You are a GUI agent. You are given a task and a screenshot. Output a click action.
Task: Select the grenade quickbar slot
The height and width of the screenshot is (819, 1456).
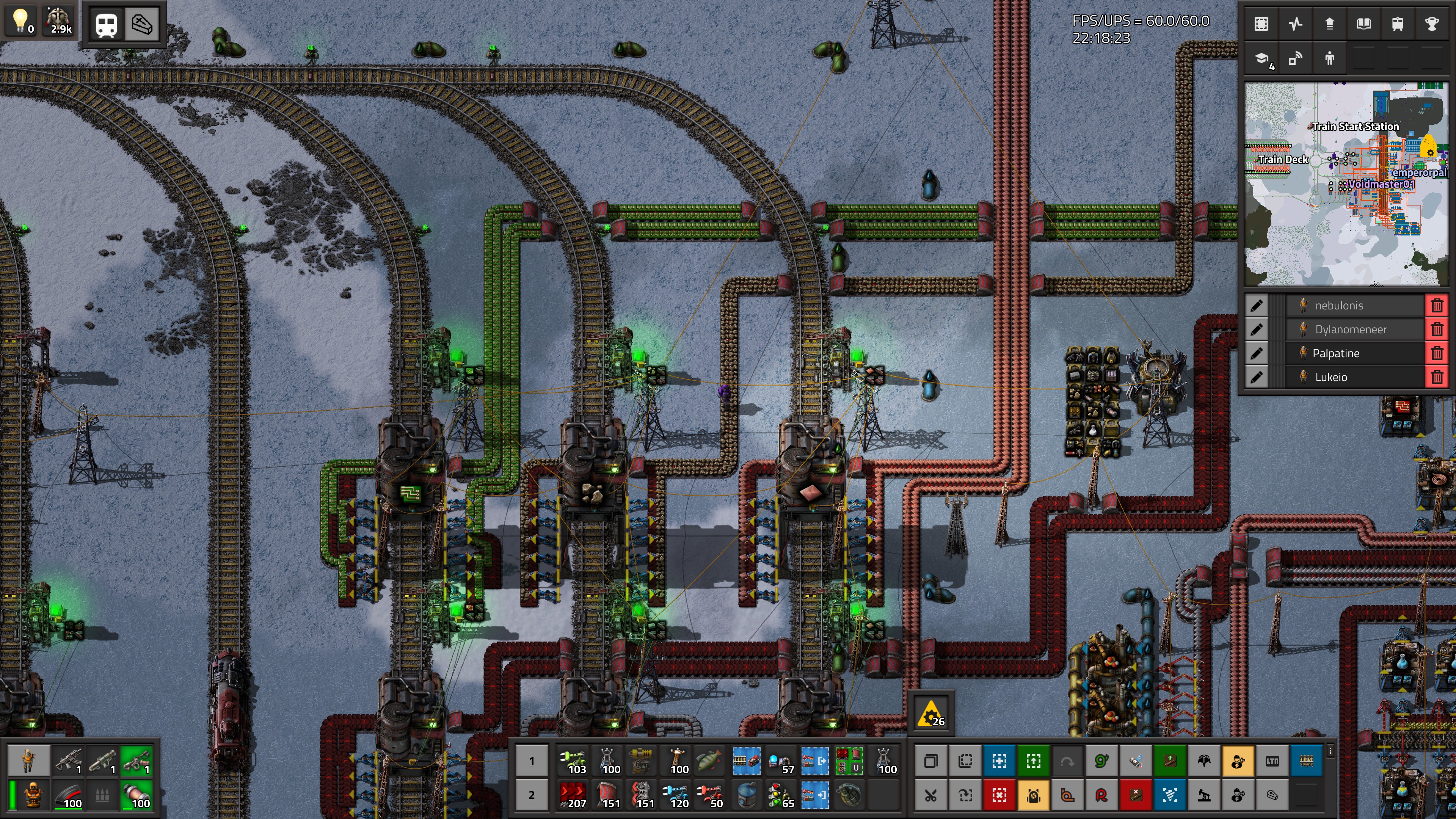[849, 795]
